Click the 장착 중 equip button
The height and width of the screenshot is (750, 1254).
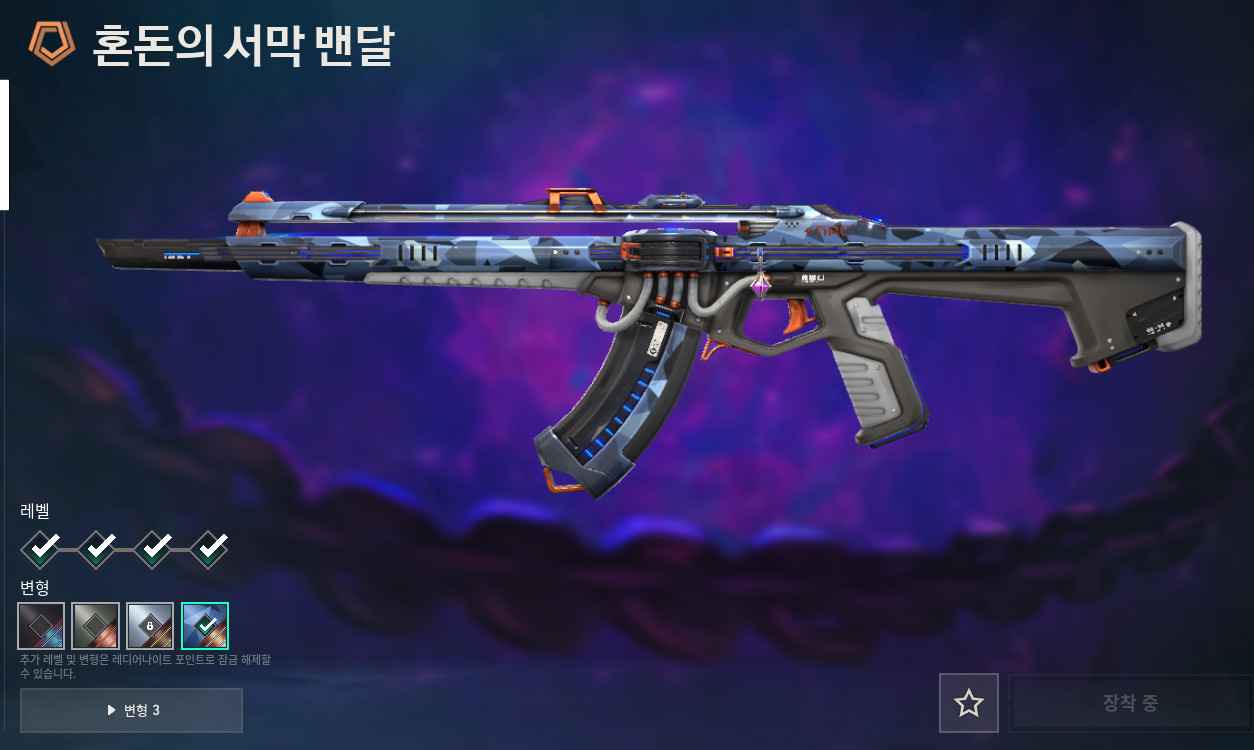(x=1130, y=703)
